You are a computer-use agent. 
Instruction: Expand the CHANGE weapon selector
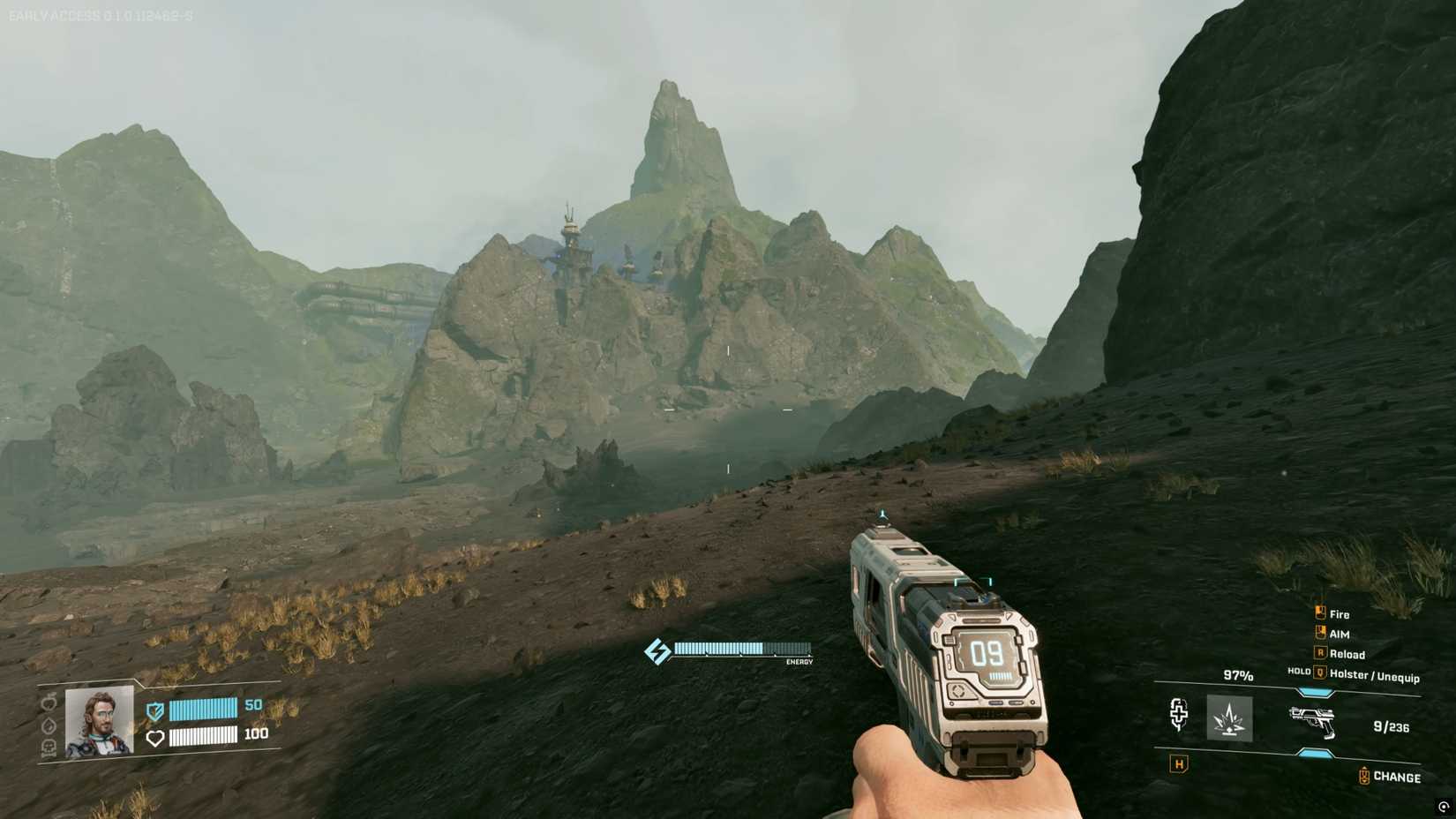(1395, 778)
